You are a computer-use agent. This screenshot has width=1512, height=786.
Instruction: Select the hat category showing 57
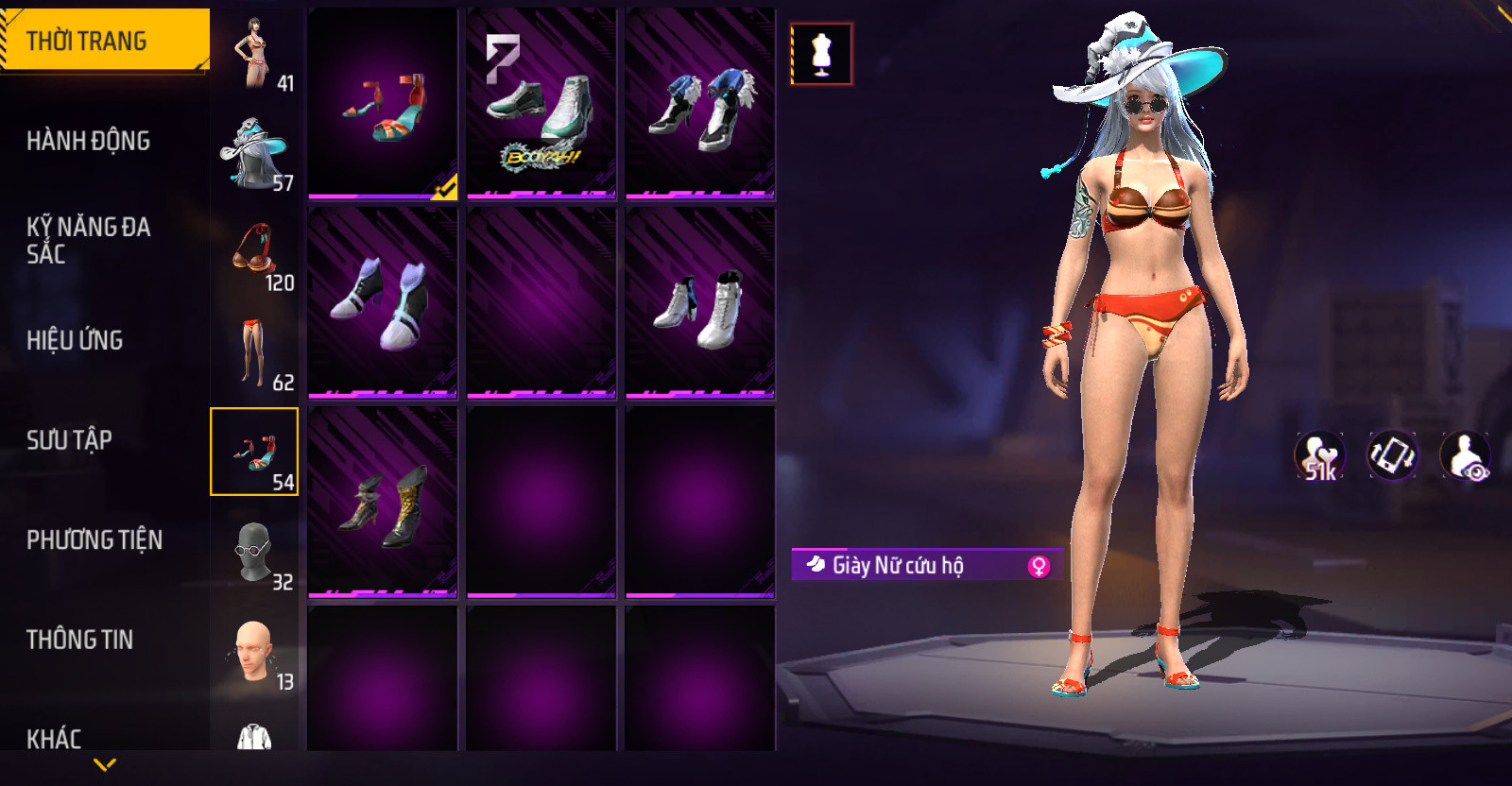tap(254, 155)
